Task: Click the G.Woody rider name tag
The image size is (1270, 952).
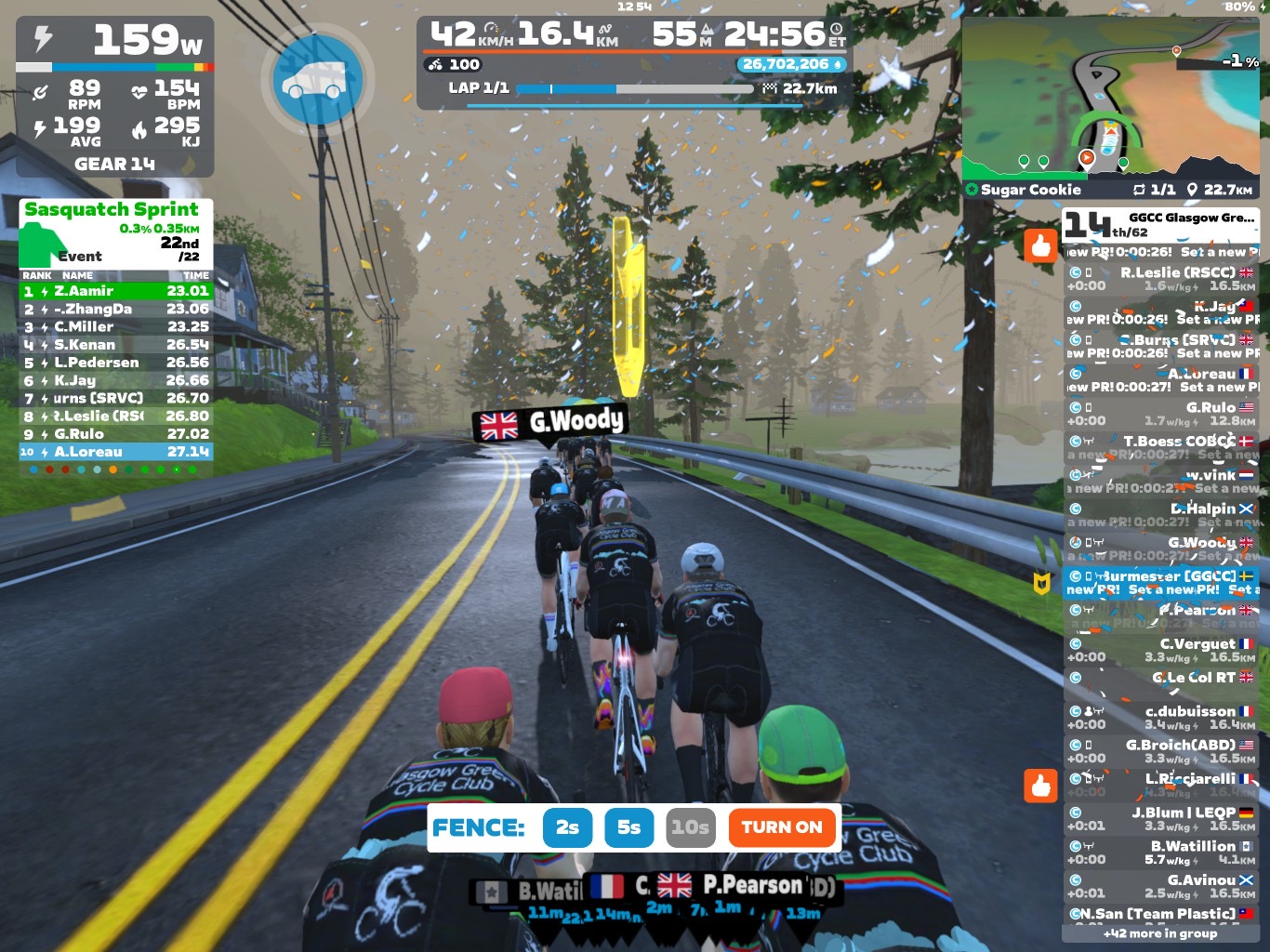Action: 550,423
